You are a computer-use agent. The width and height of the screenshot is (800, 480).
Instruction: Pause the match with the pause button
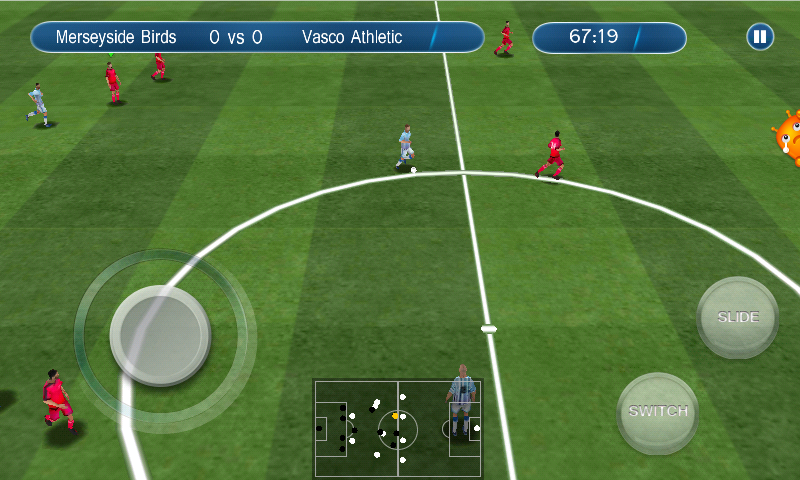[x=760, y=38]
